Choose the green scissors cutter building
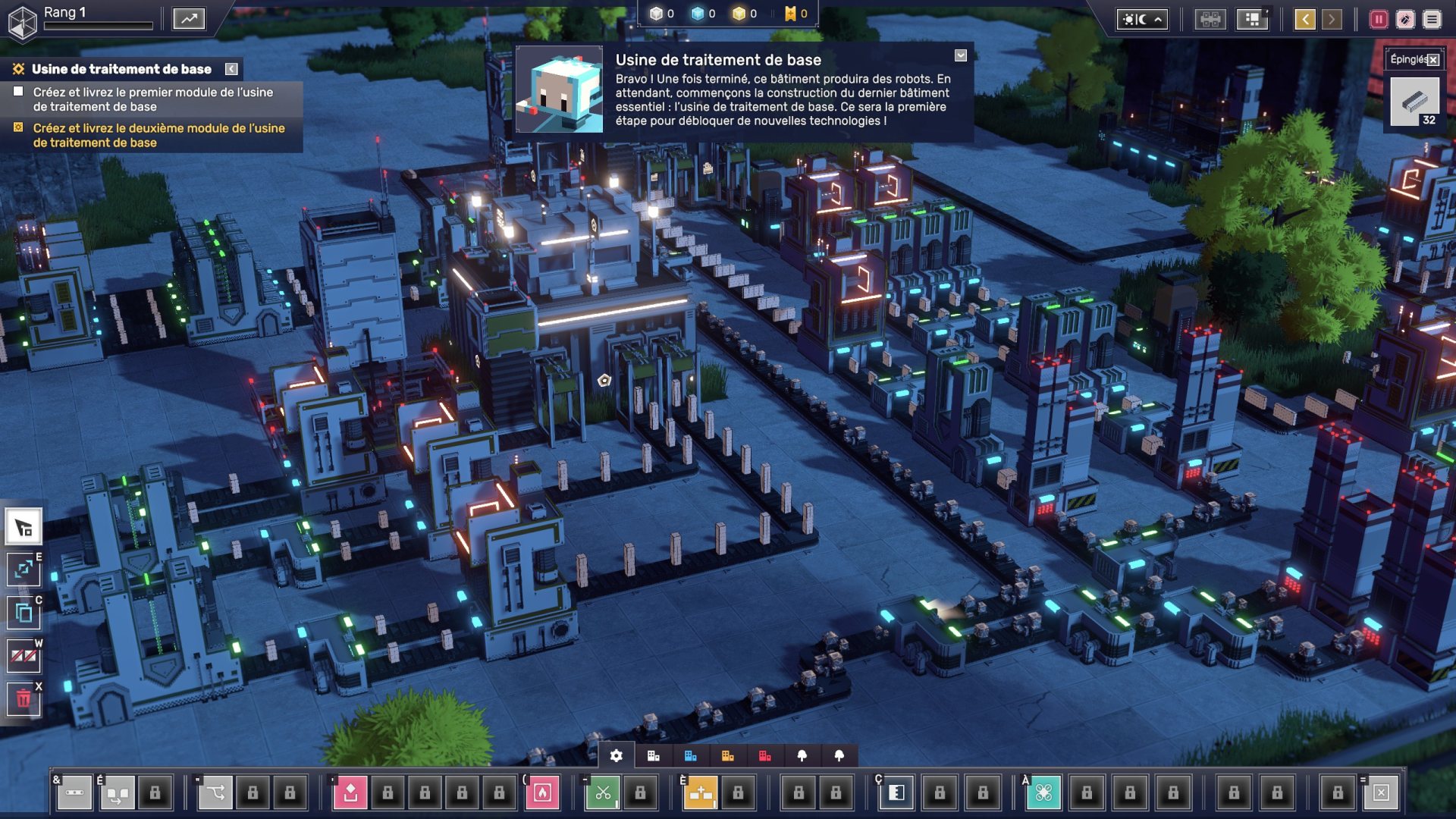The width and height of the screenshot is (1456, 819). 603,792
